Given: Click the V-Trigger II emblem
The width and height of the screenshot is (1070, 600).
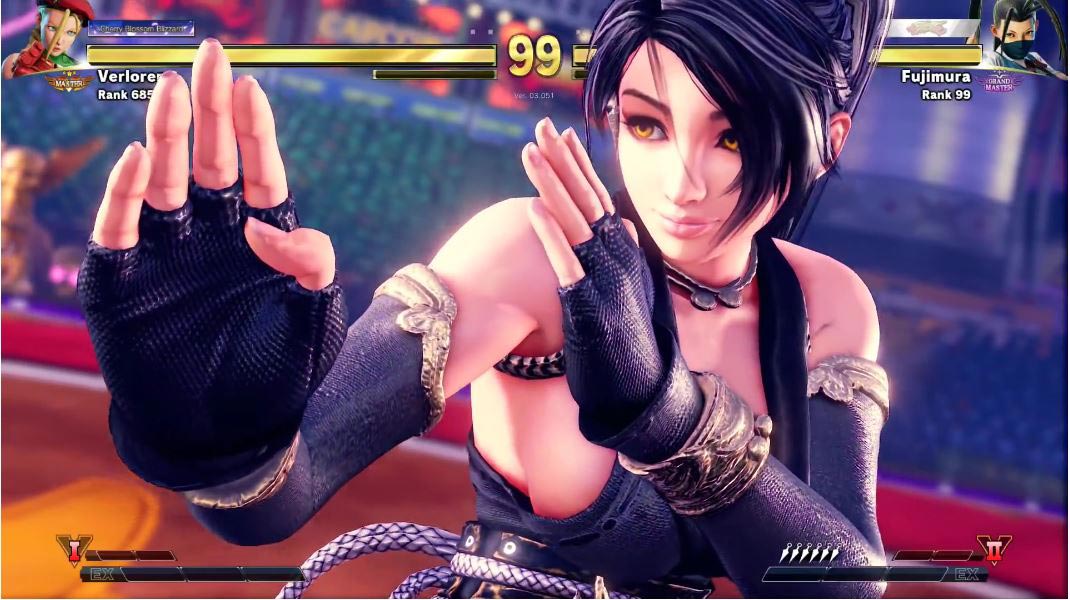Looking at the screenshot, I should [x=994, y=550].
